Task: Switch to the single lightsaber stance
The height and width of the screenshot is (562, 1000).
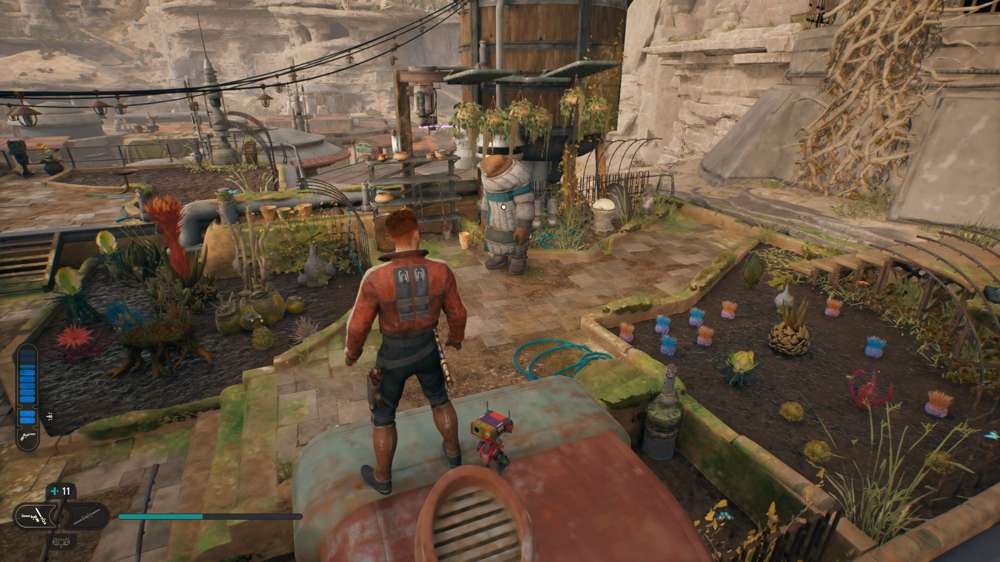Action: click(x=88, y=516)
